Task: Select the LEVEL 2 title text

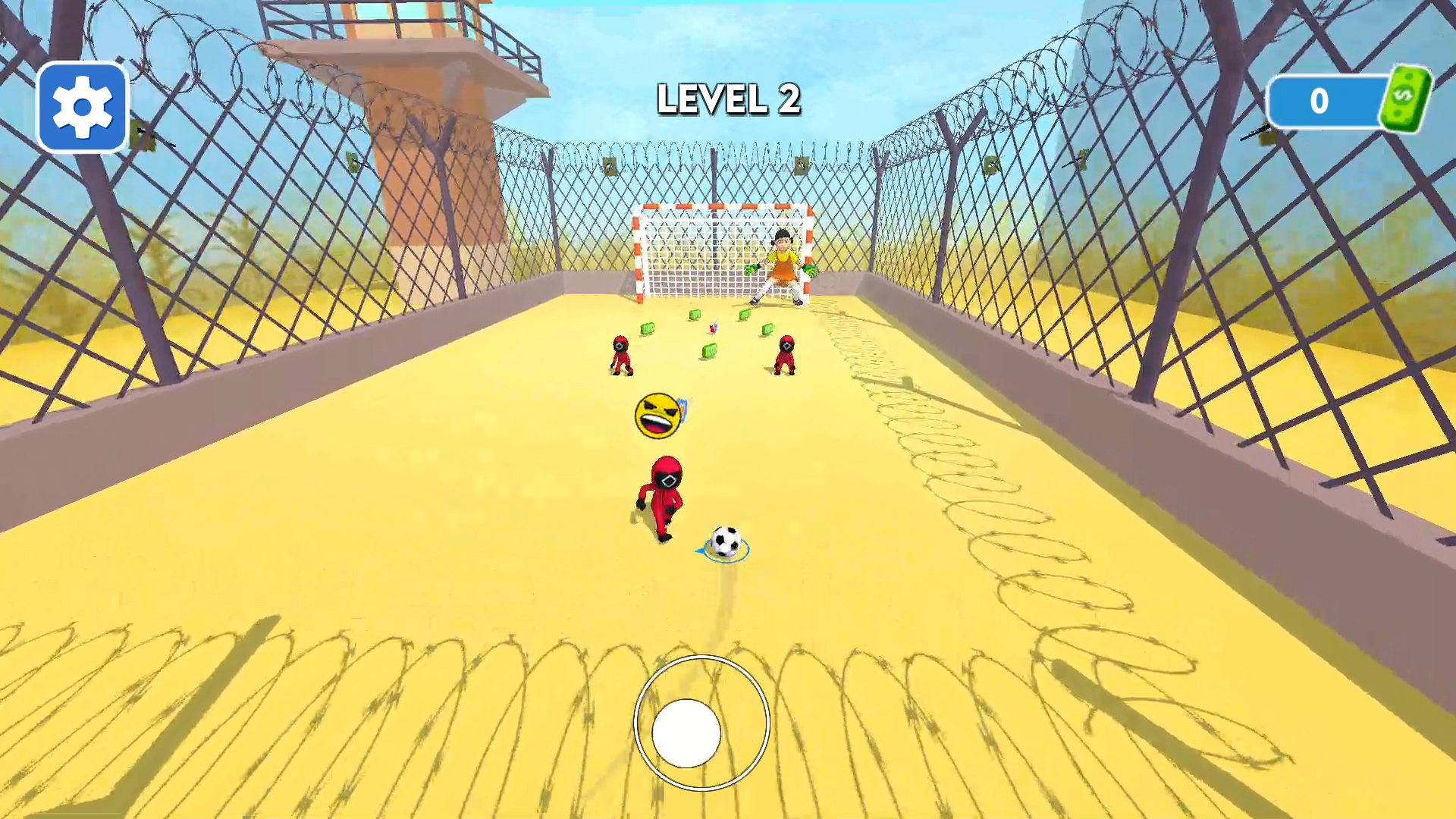Action: click(x=730, y=99)
